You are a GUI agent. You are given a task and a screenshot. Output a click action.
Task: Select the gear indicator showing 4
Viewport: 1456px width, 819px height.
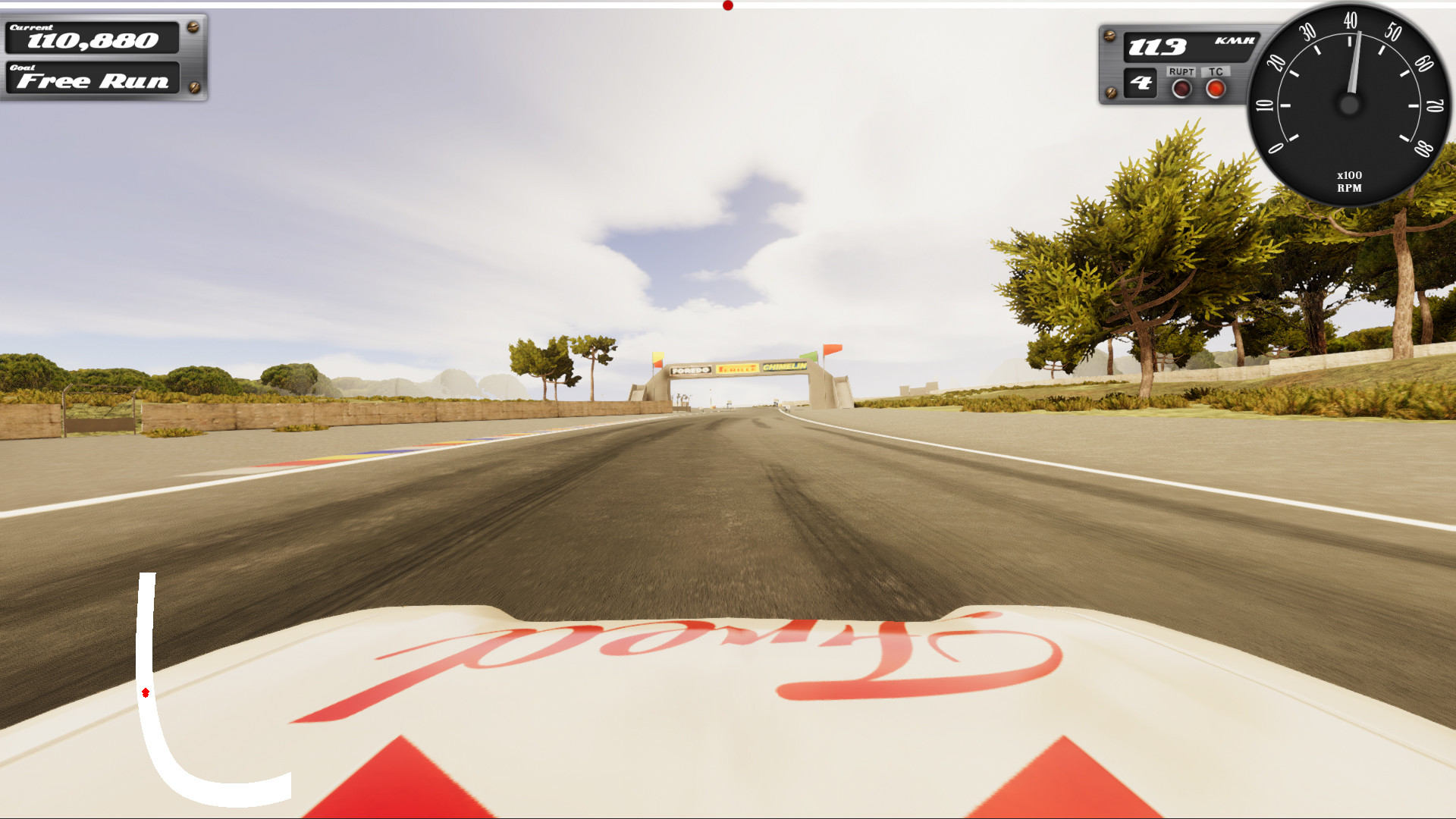1141,82
